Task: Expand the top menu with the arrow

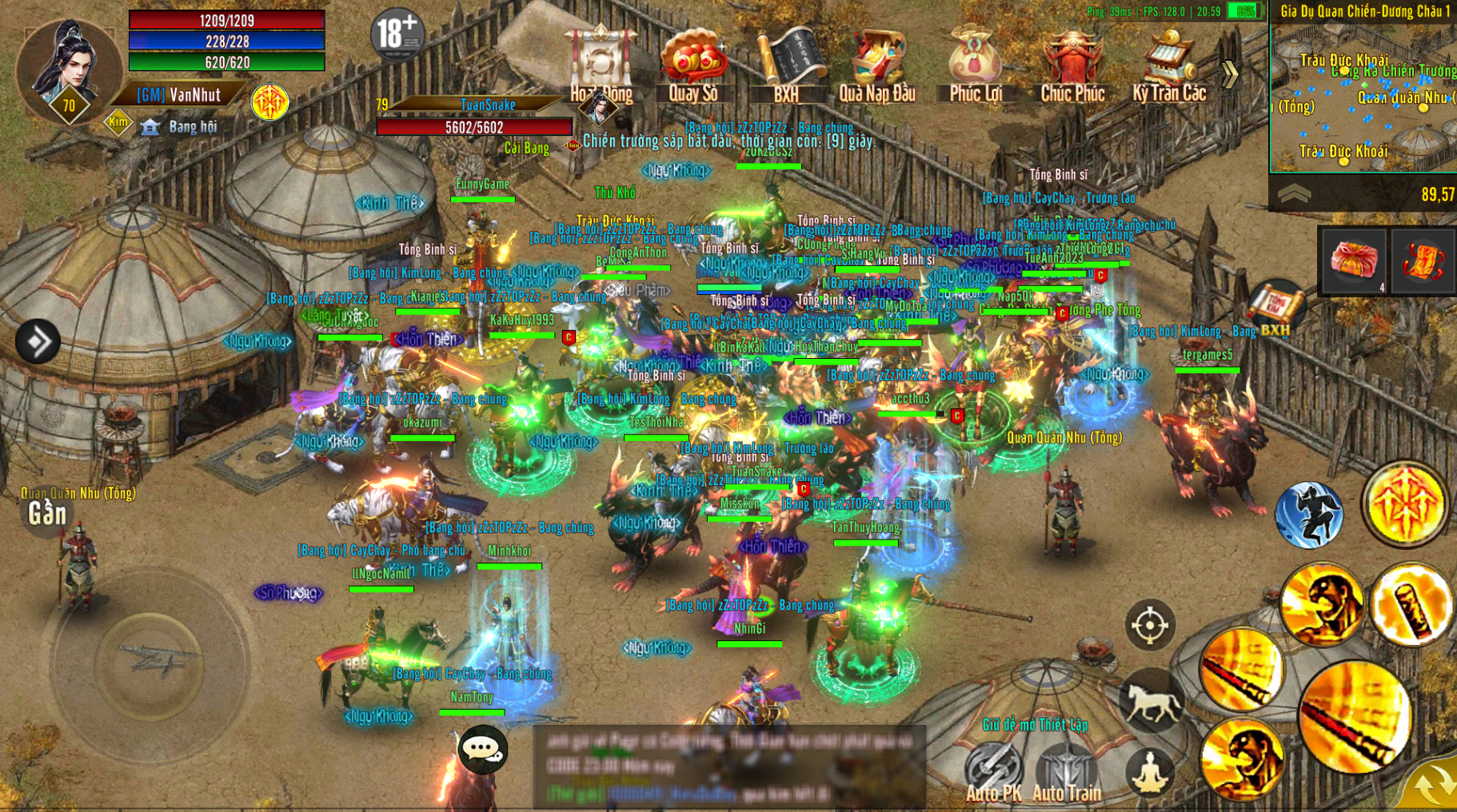Action: (1230, 74)
